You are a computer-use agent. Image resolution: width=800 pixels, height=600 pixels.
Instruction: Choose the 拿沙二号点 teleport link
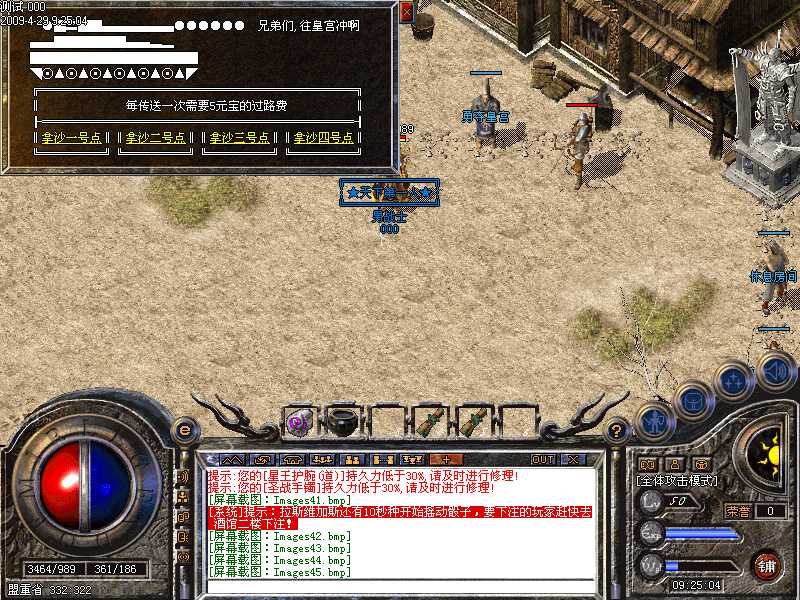point(155,138)
